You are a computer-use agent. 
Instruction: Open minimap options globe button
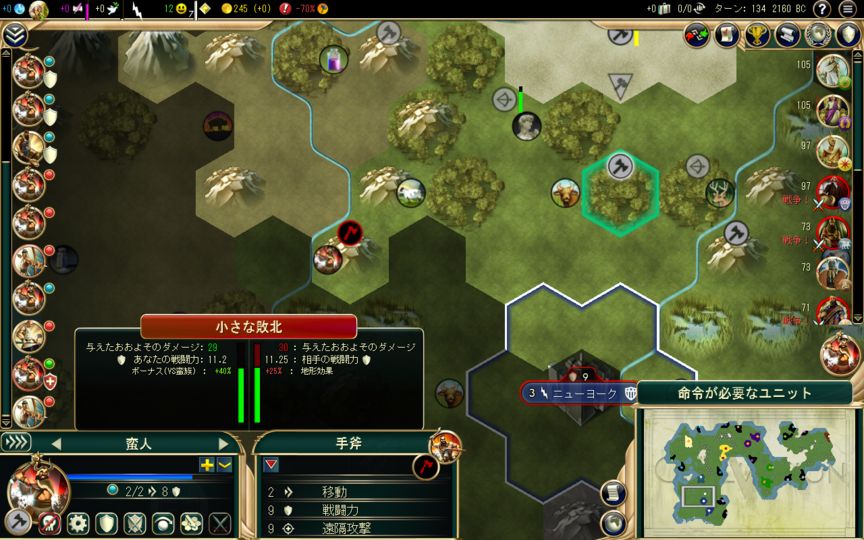pyautogui.click(x=612, y=521)
